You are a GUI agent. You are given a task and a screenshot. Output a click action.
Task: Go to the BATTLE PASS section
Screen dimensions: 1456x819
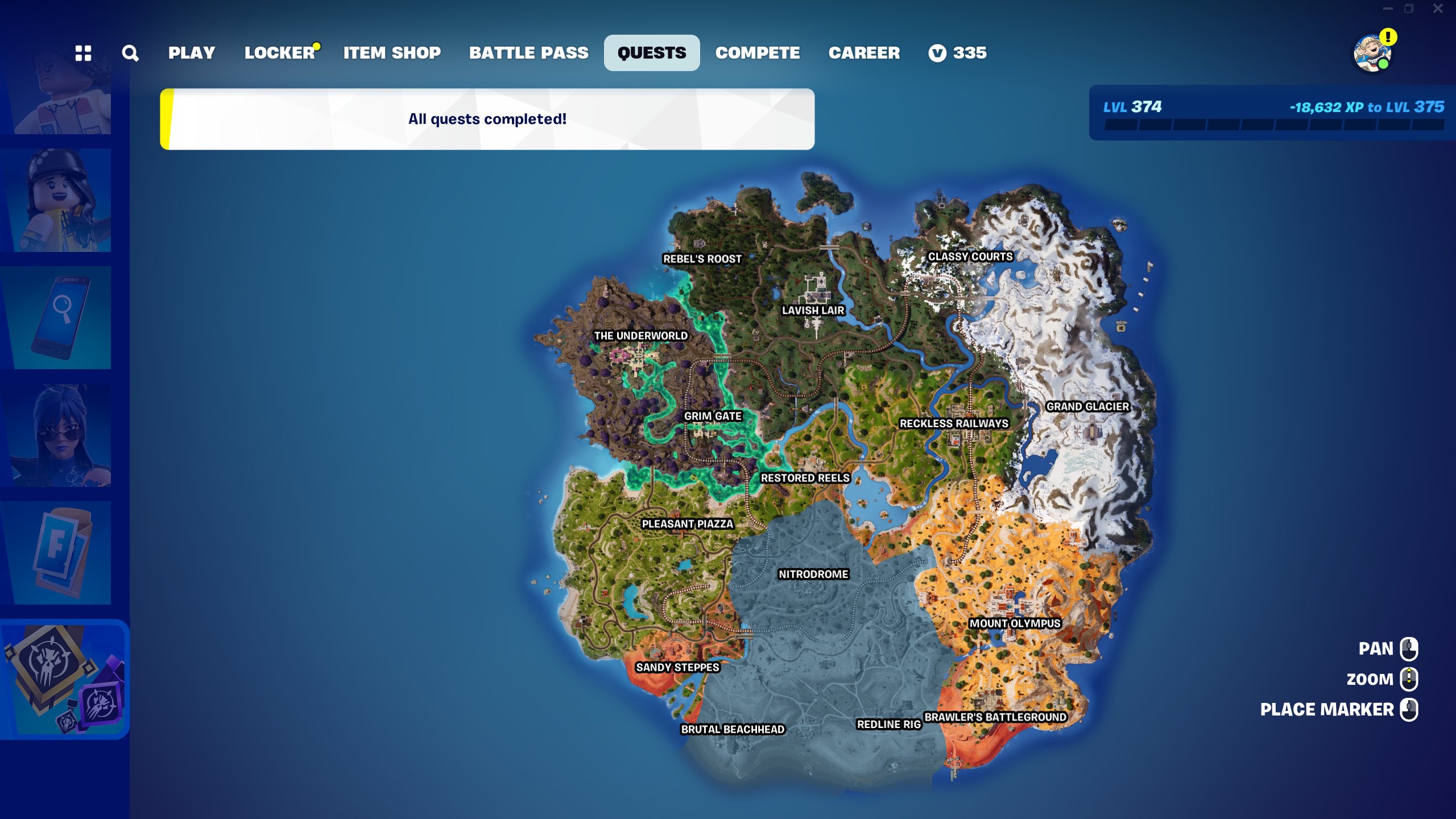coord(528,53)
